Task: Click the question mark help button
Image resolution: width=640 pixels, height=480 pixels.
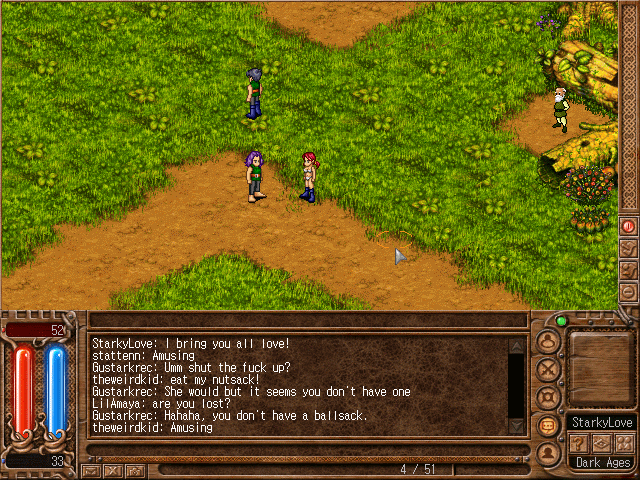Action: (x=580, y=442)
